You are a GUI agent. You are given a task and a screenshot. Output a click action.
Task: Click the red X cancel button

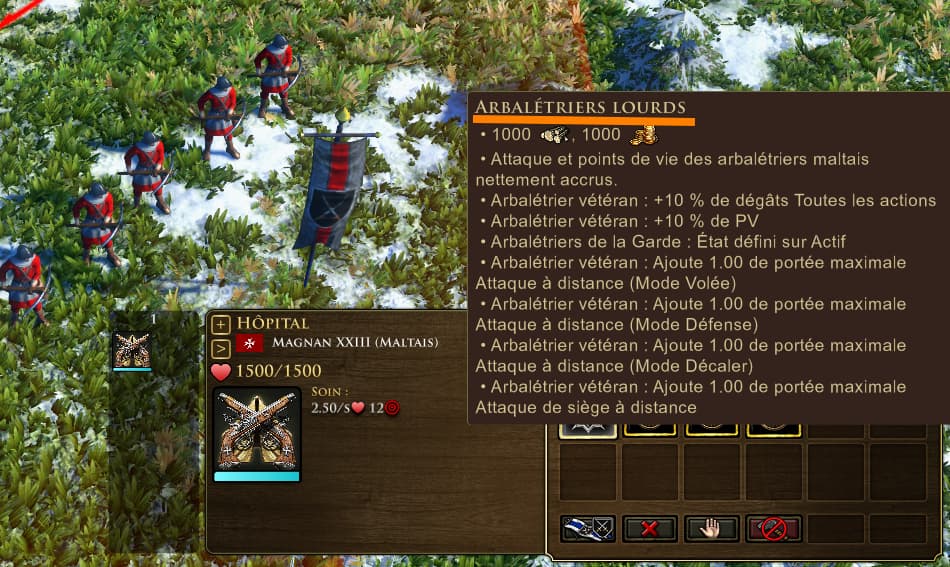(650, 529)
